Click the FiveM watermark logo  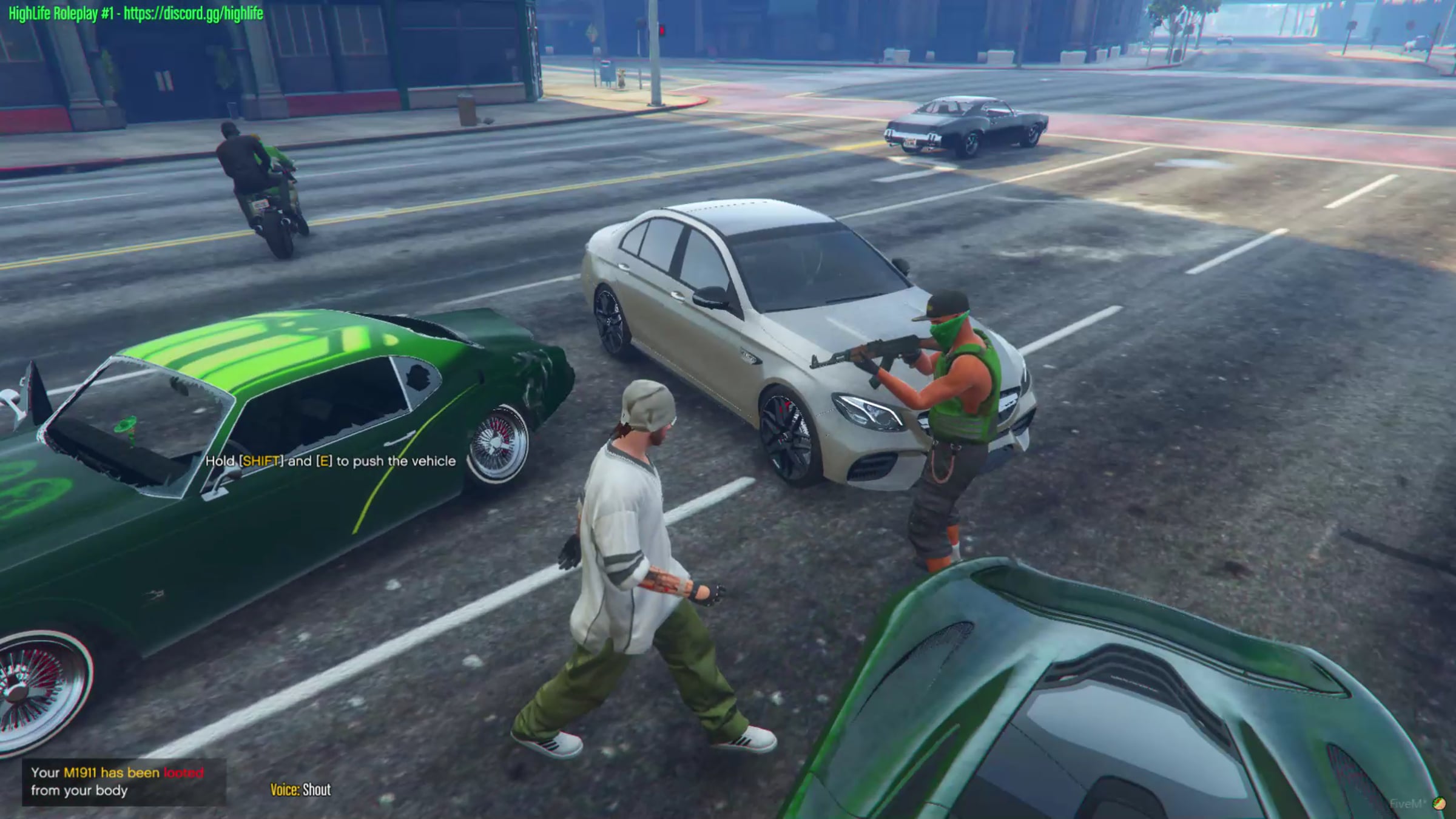coord(1438,804)
